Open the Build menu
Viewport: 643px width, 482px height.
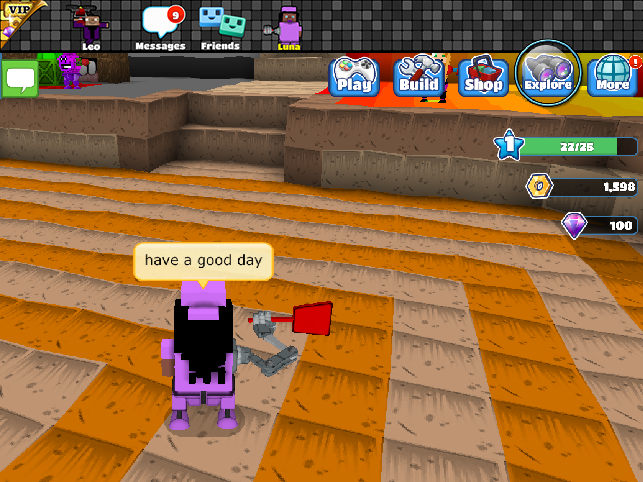pos(418,75)
